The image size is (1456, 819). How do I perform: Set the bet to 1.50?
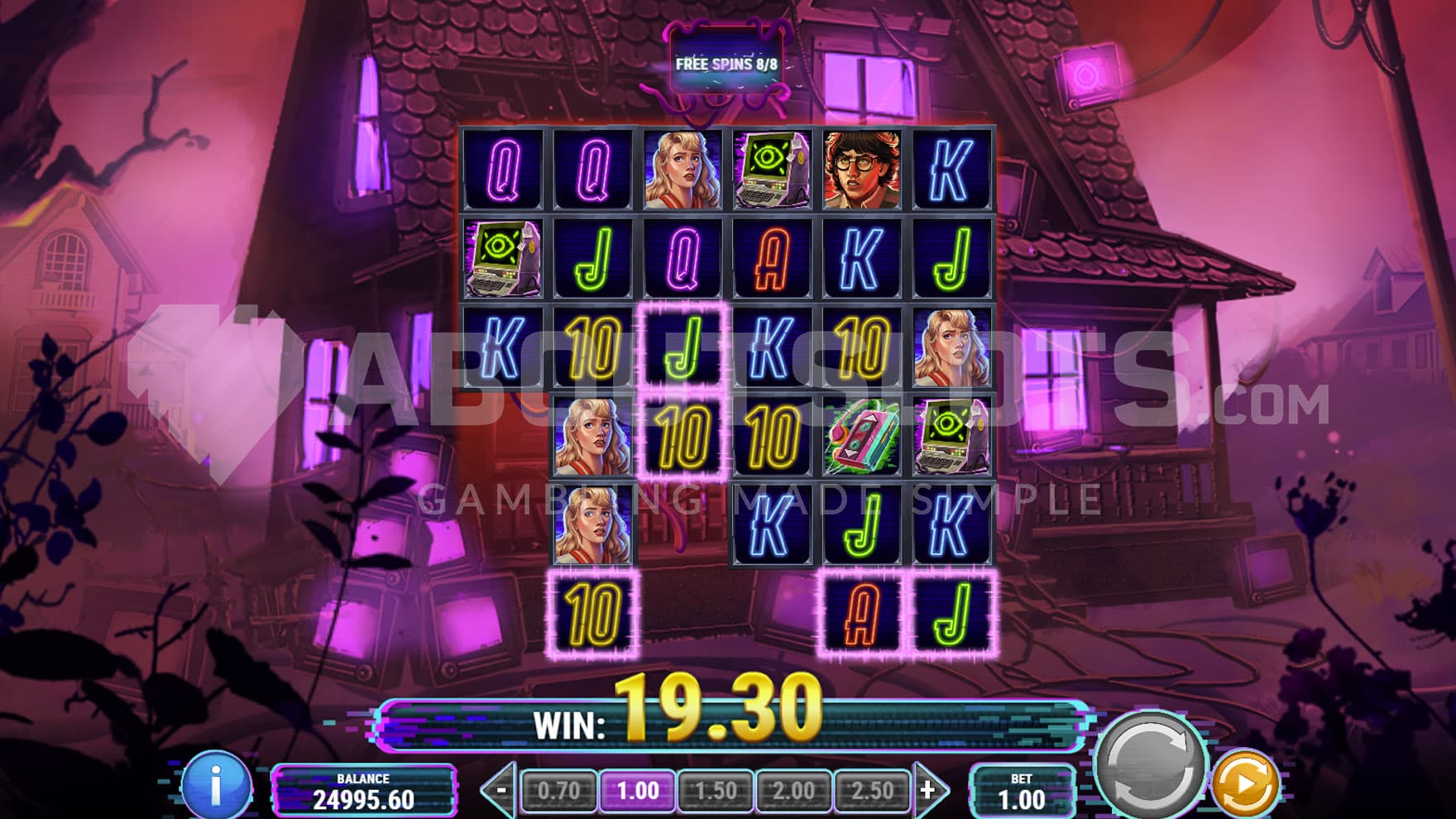[x=716, y=791]
